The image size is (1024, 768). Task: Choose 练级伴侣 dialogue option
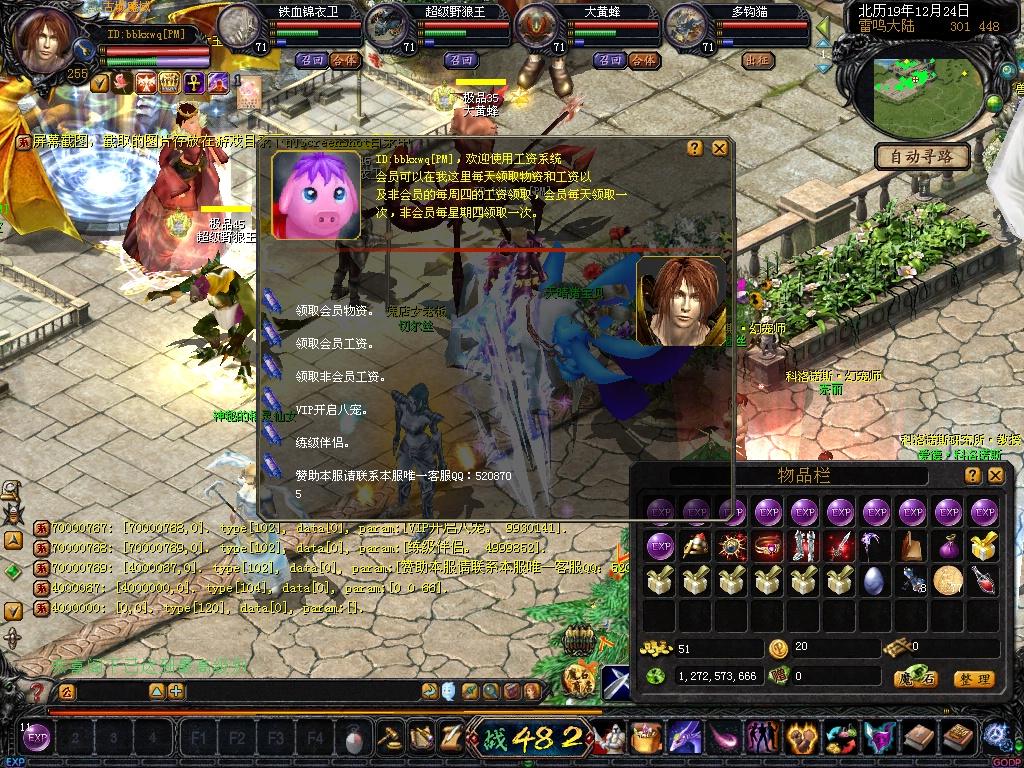coord(320,442)
